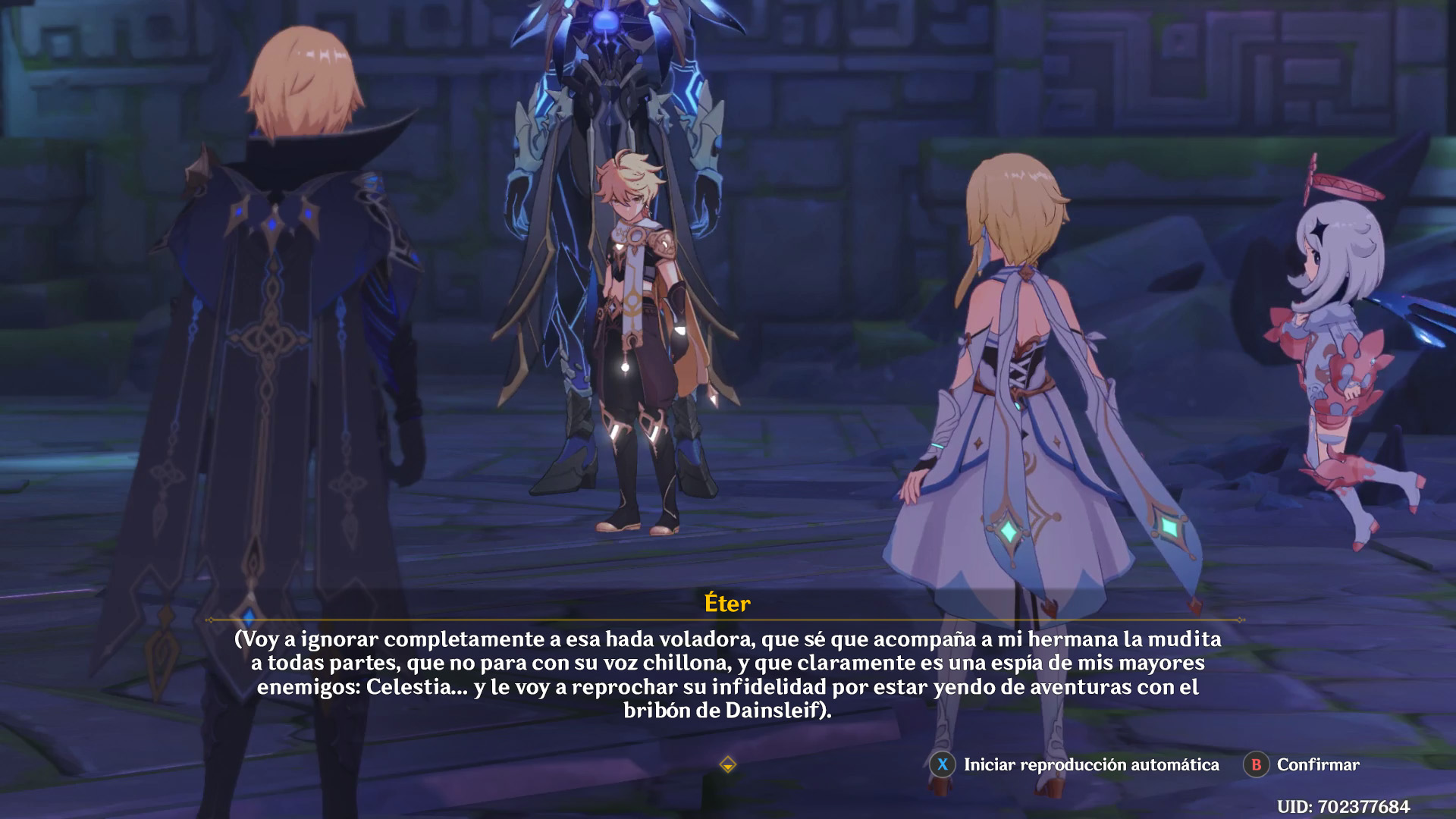Click the B Confirmar gamepad button icon
The width and height of the screenshot is (1456, 819).
[x=1256, y=765]
